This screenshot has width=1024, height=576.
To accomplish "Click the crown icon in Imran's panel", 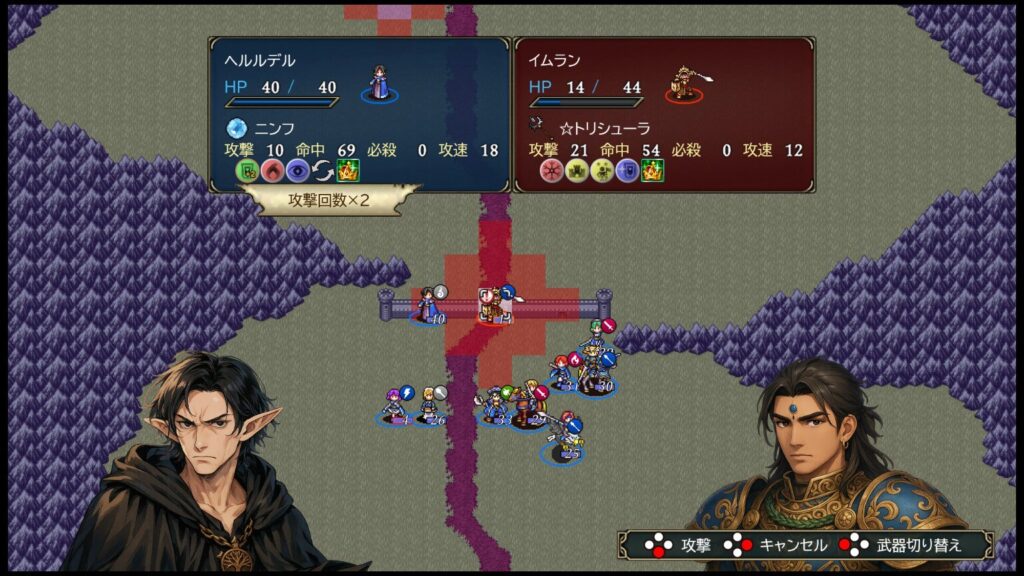I will 652,171.
